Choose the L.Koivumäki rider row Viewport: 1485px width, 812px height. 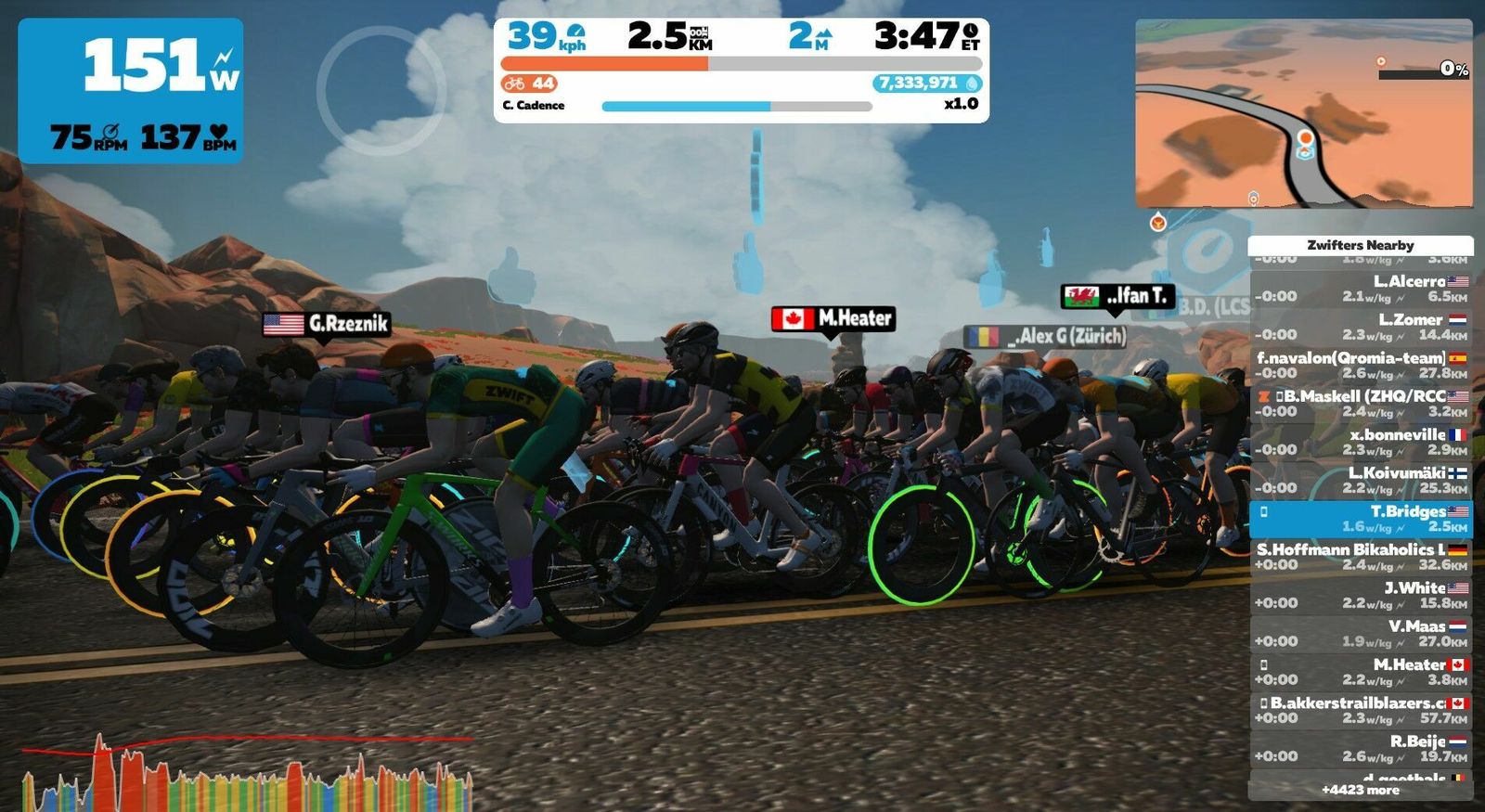1361,480
